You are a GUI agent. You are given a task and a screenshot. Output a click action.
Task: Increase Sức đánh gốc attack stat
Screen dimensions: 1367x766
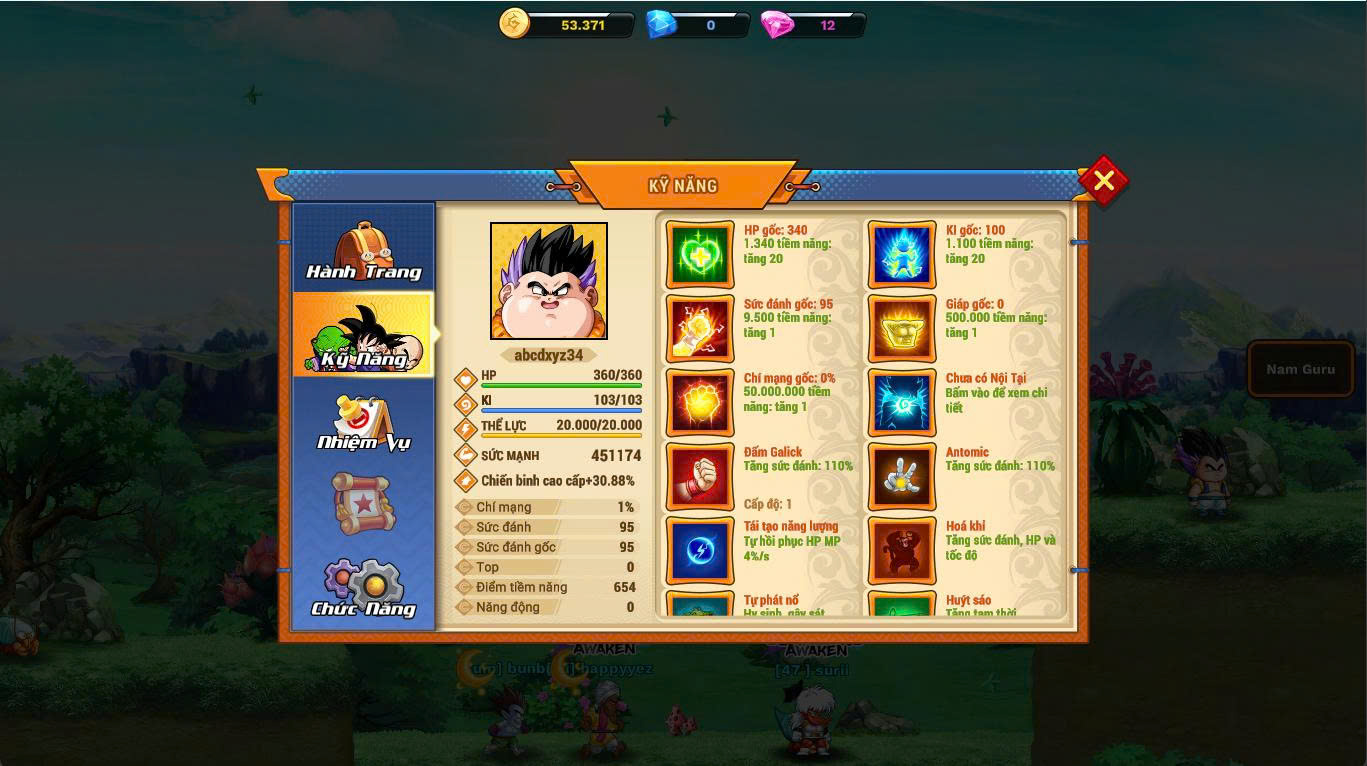700,329
